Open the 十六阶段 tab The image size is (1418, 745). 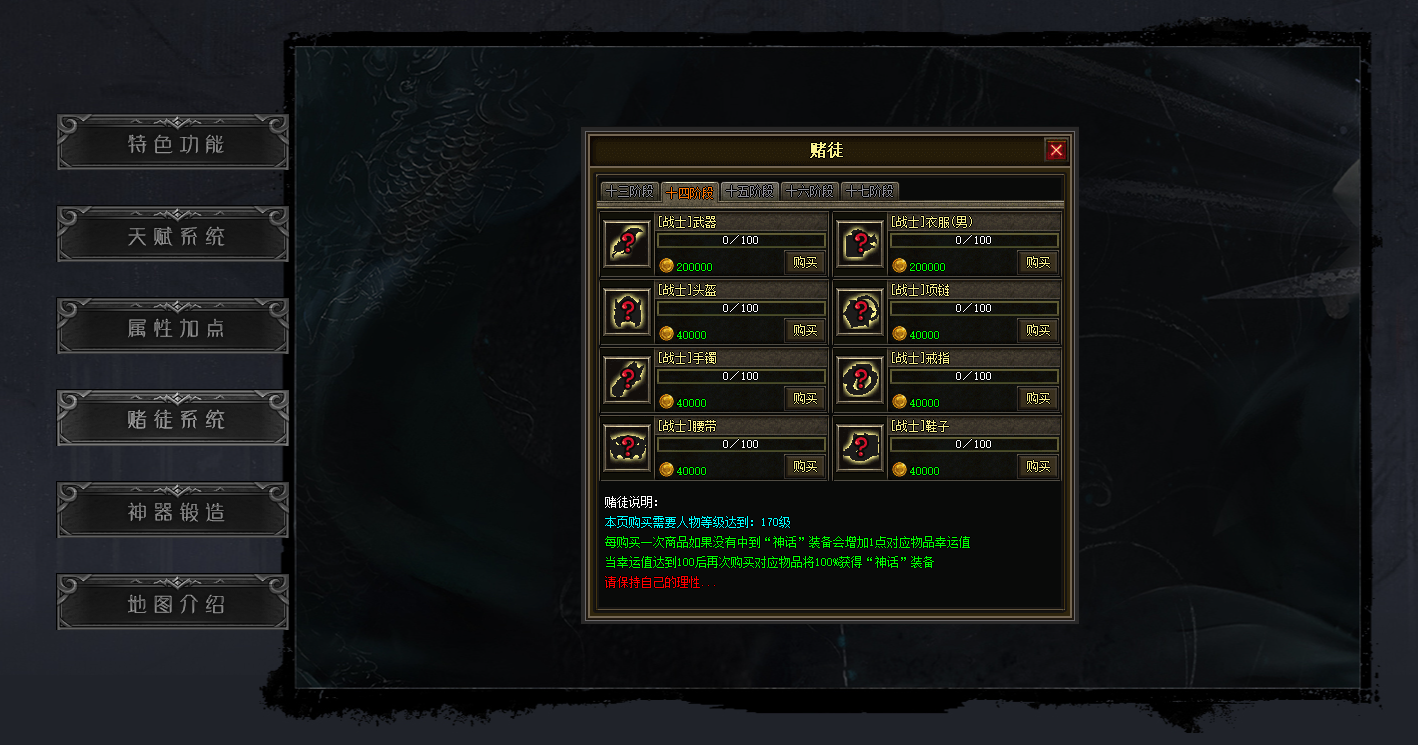pyautogui.click(x=810, y=191)
